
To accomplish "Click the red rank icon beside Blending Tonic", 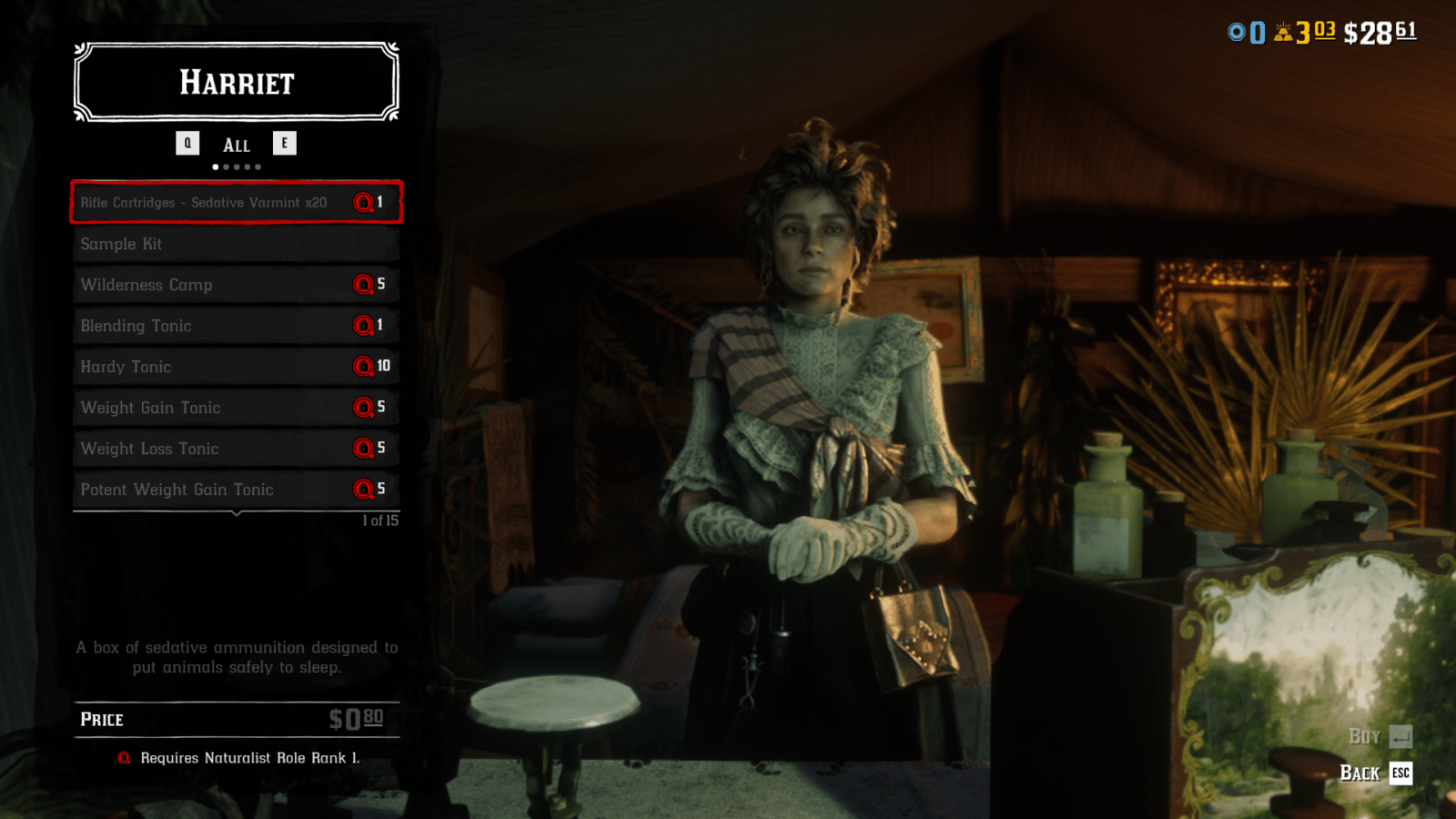I will 363,326.
